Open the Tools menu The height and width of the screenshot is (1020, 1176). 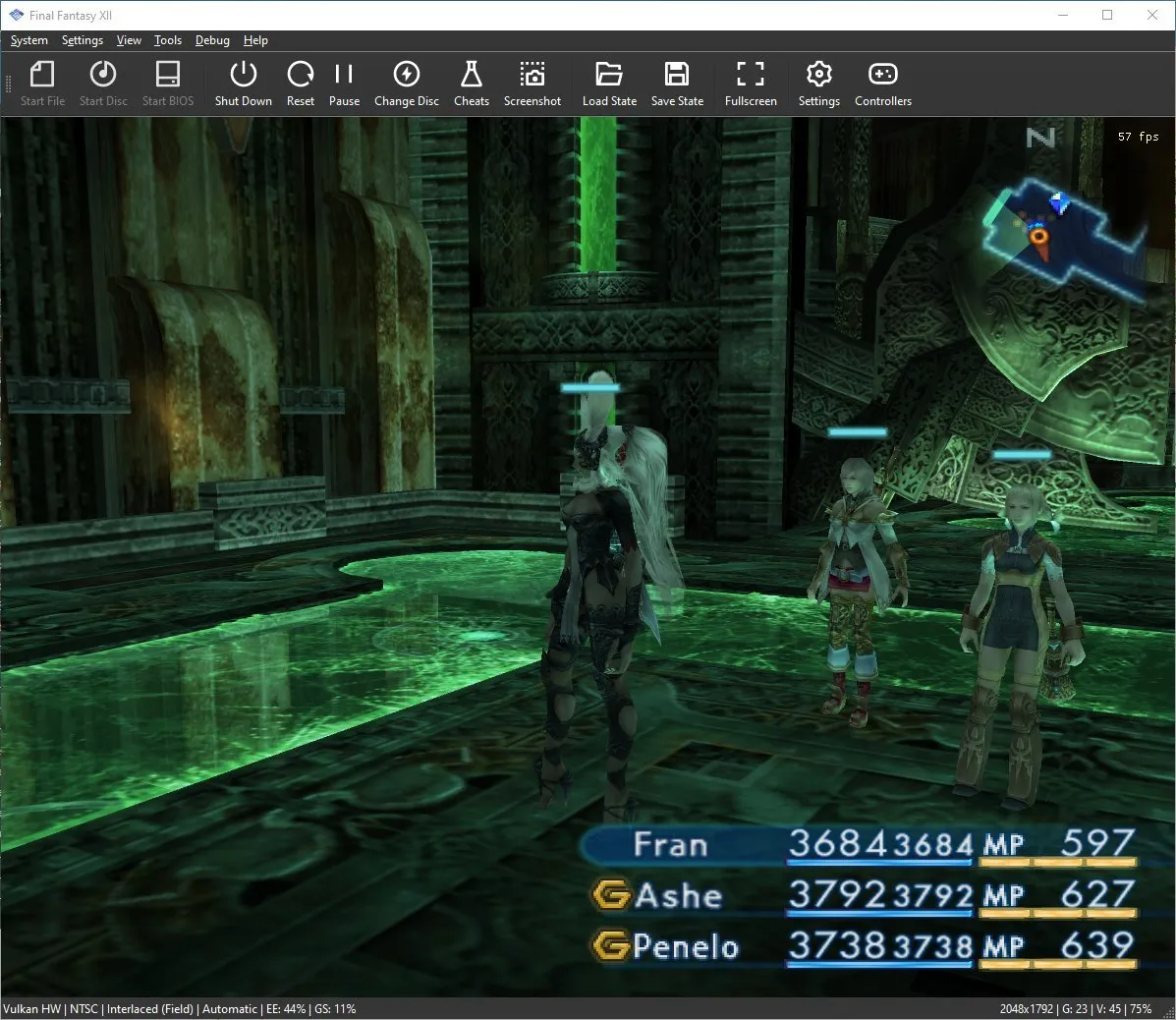[168, 40]
